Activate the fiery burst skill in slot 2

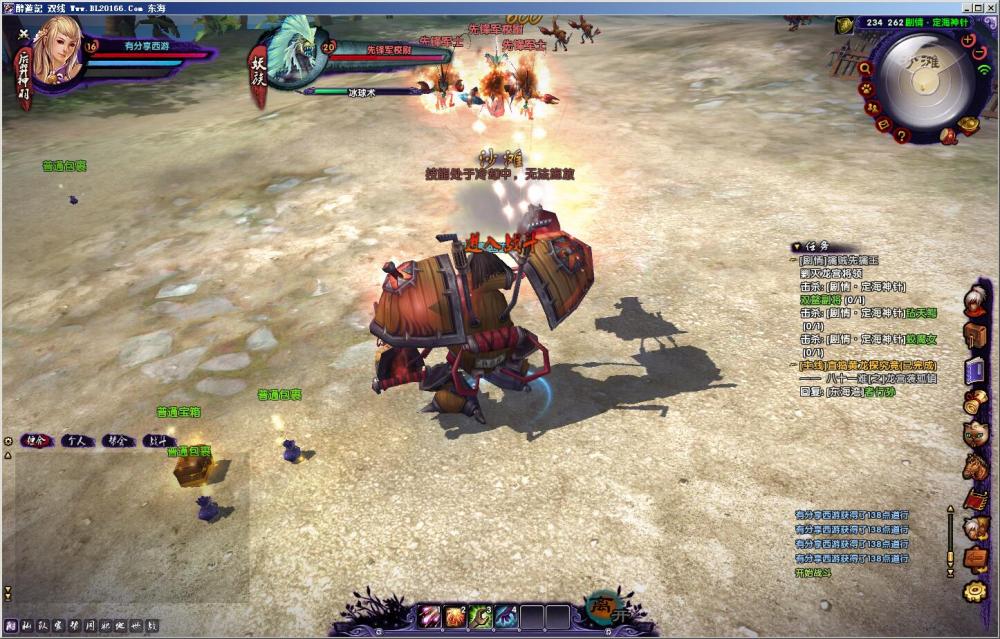[456, 616]
